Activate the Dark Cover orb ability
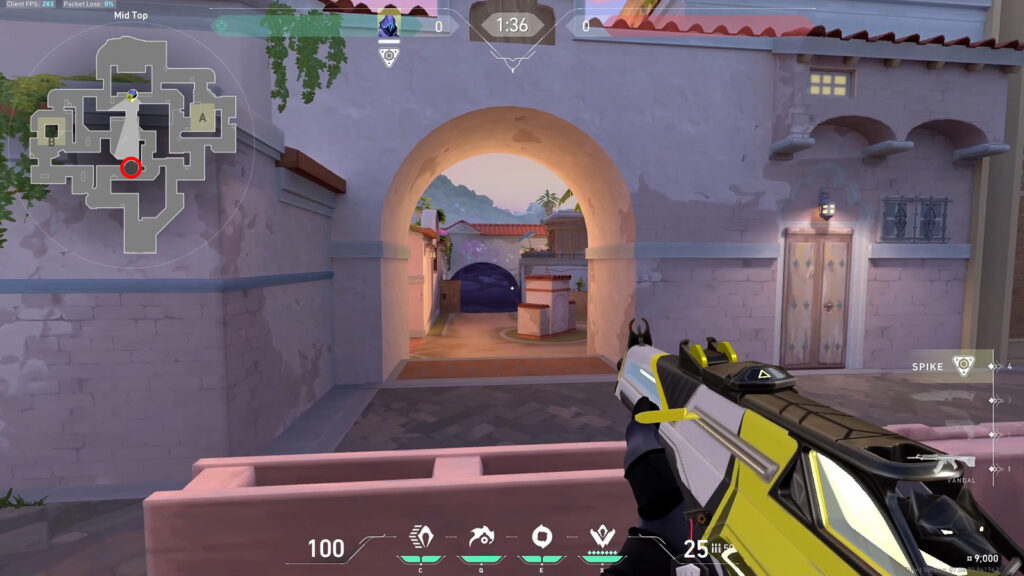This screenshot has width=1024, height=576. [542, 535]
